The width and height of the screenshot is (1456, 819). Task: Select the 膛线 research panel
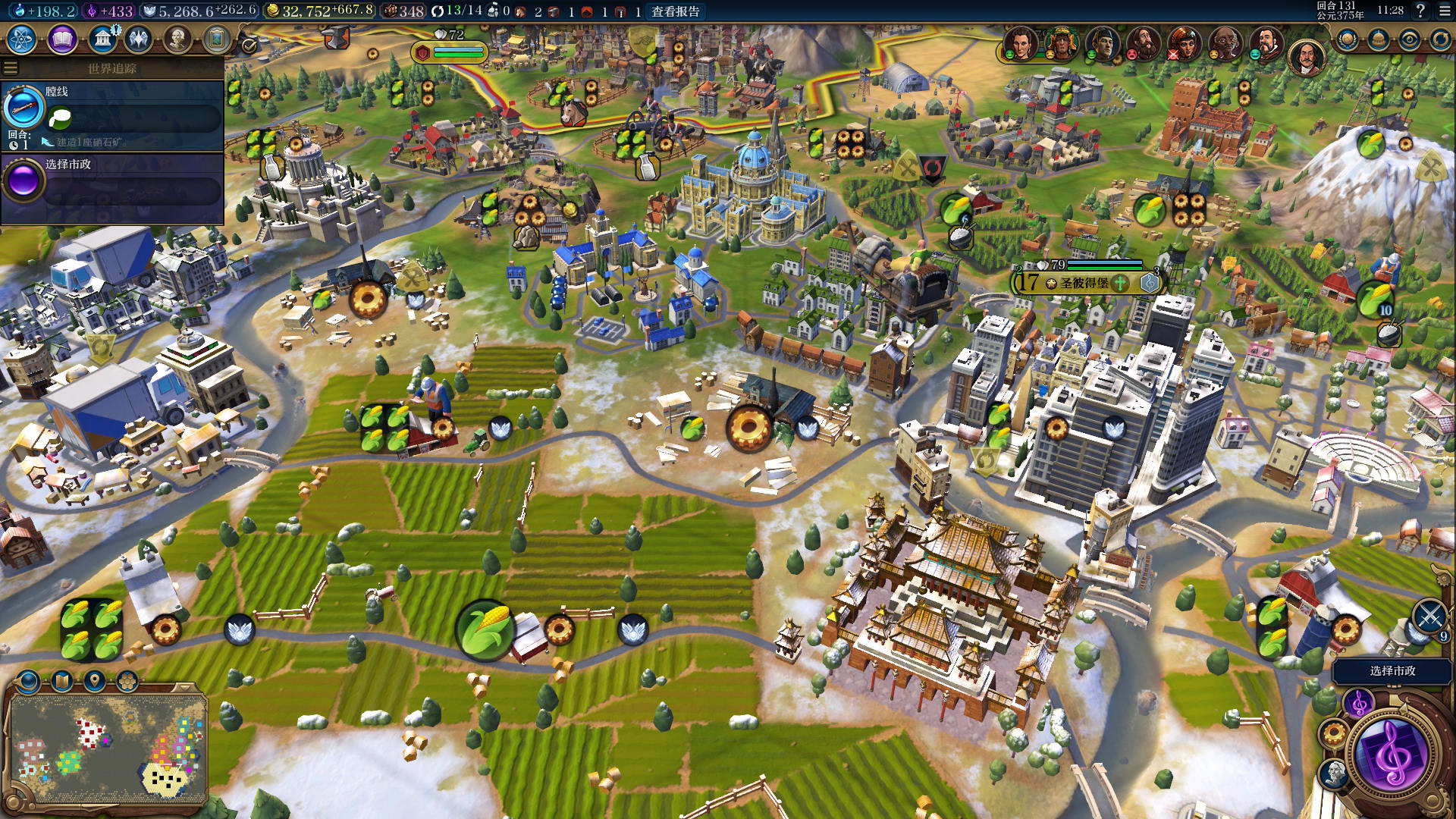[x=114, y=114]
